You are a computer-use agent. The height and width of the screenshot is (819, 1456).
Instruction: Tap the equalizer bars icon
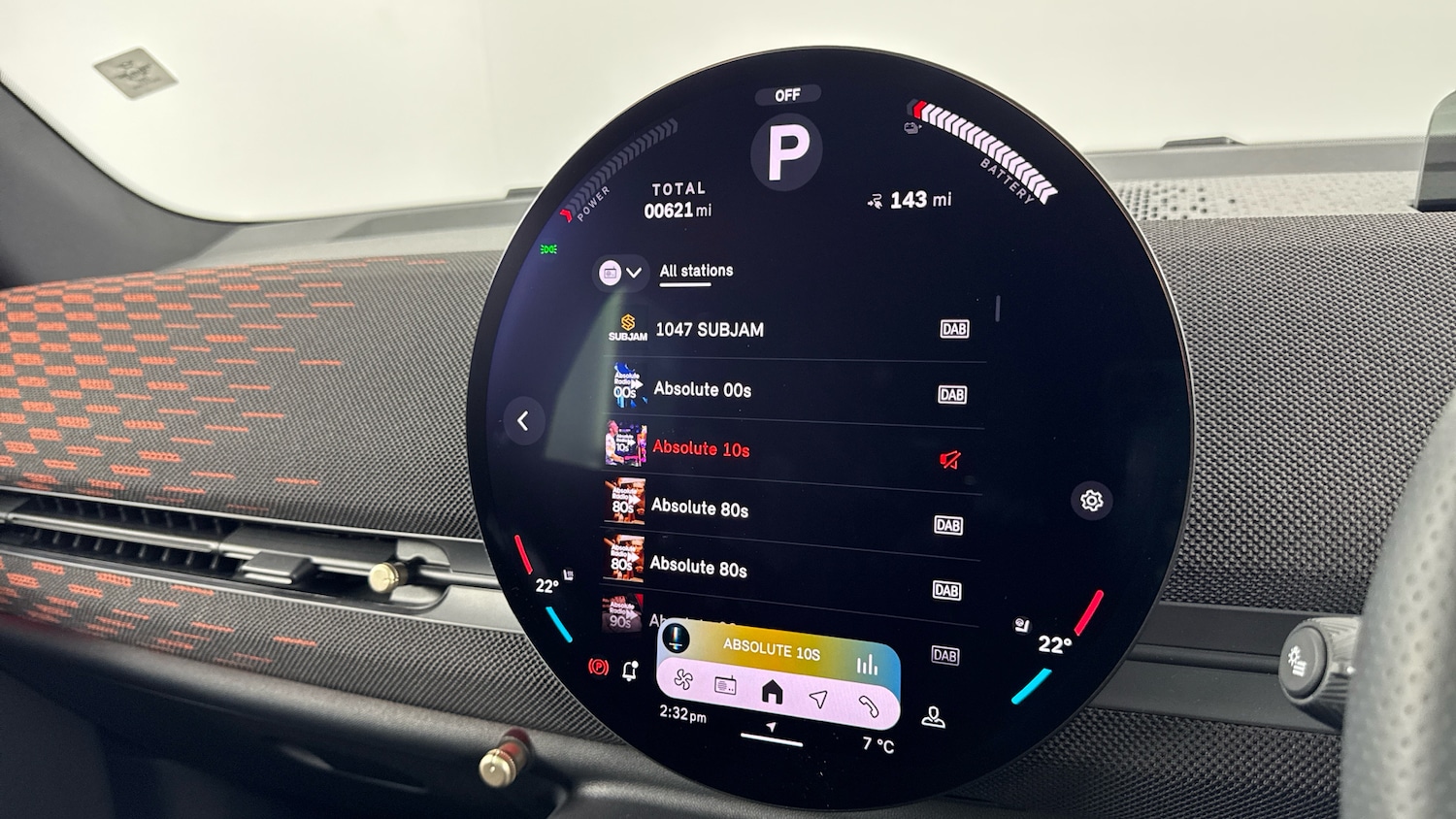click(866, 666)
